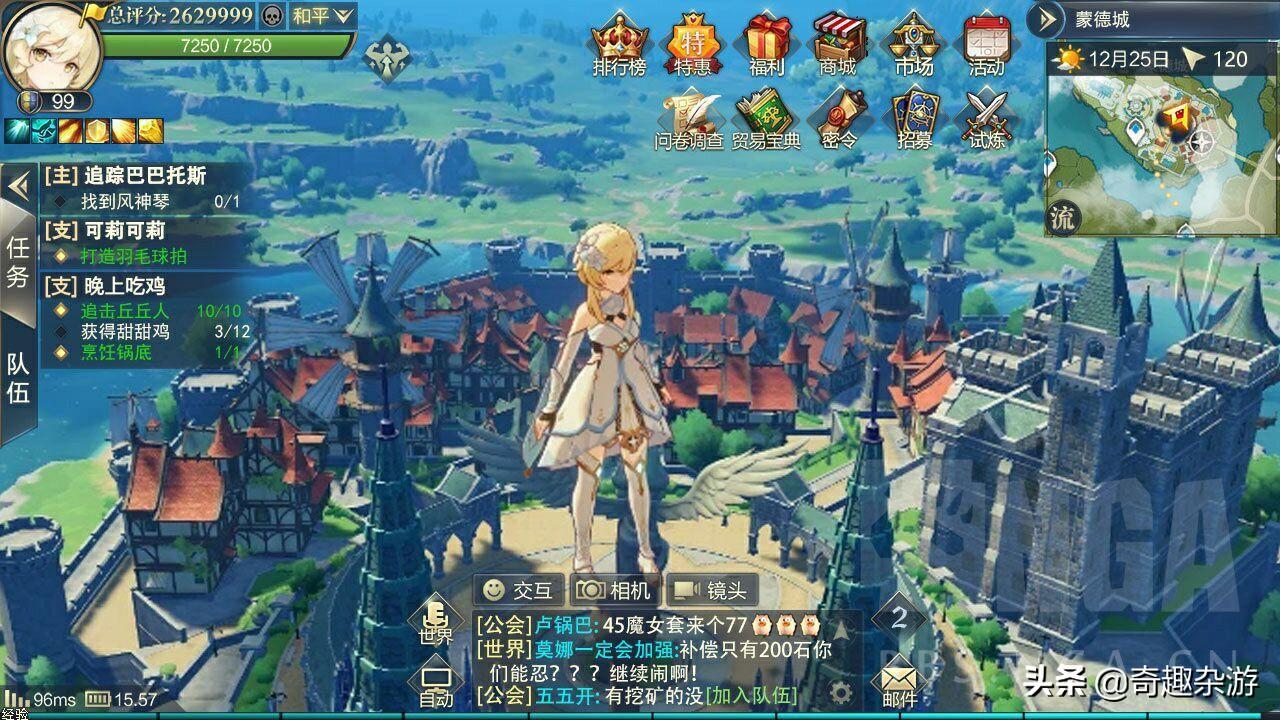Open the 活动 events calendar
This screenshot has width=1280, height=720.
(986, 44)
